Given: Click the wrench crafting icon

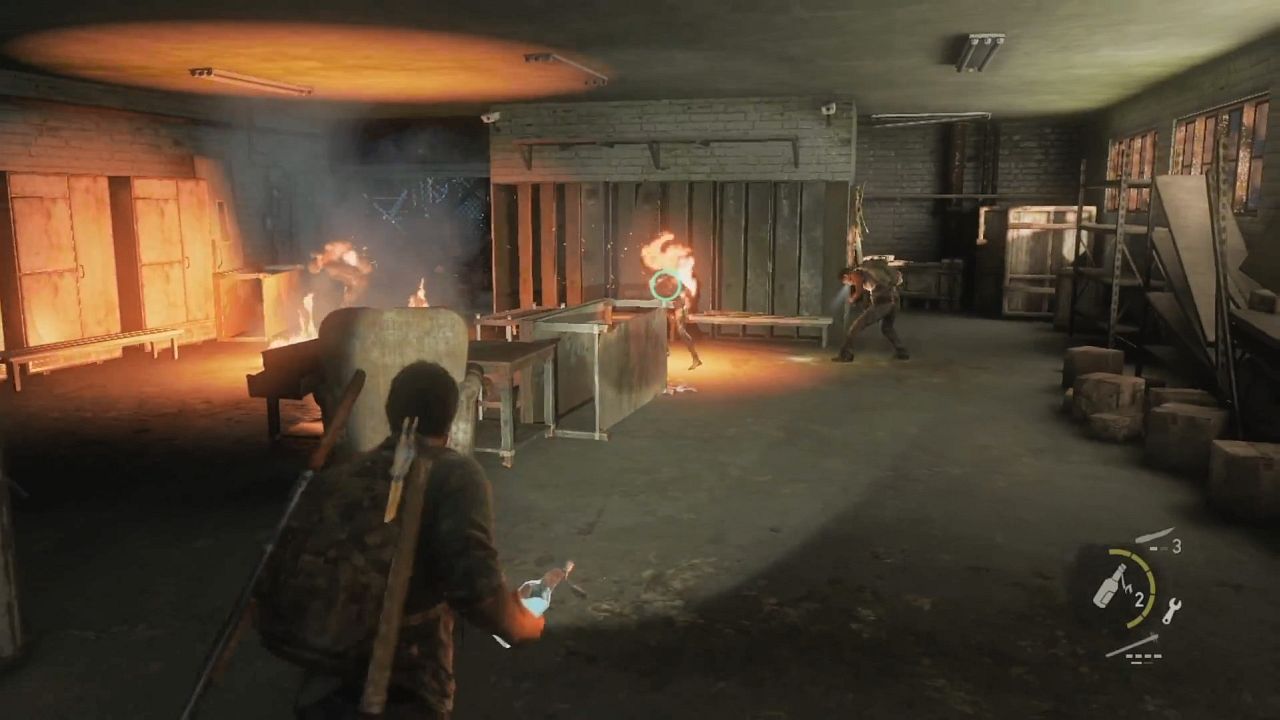Looking at the screenshot, I should (x=1171, y=610).
